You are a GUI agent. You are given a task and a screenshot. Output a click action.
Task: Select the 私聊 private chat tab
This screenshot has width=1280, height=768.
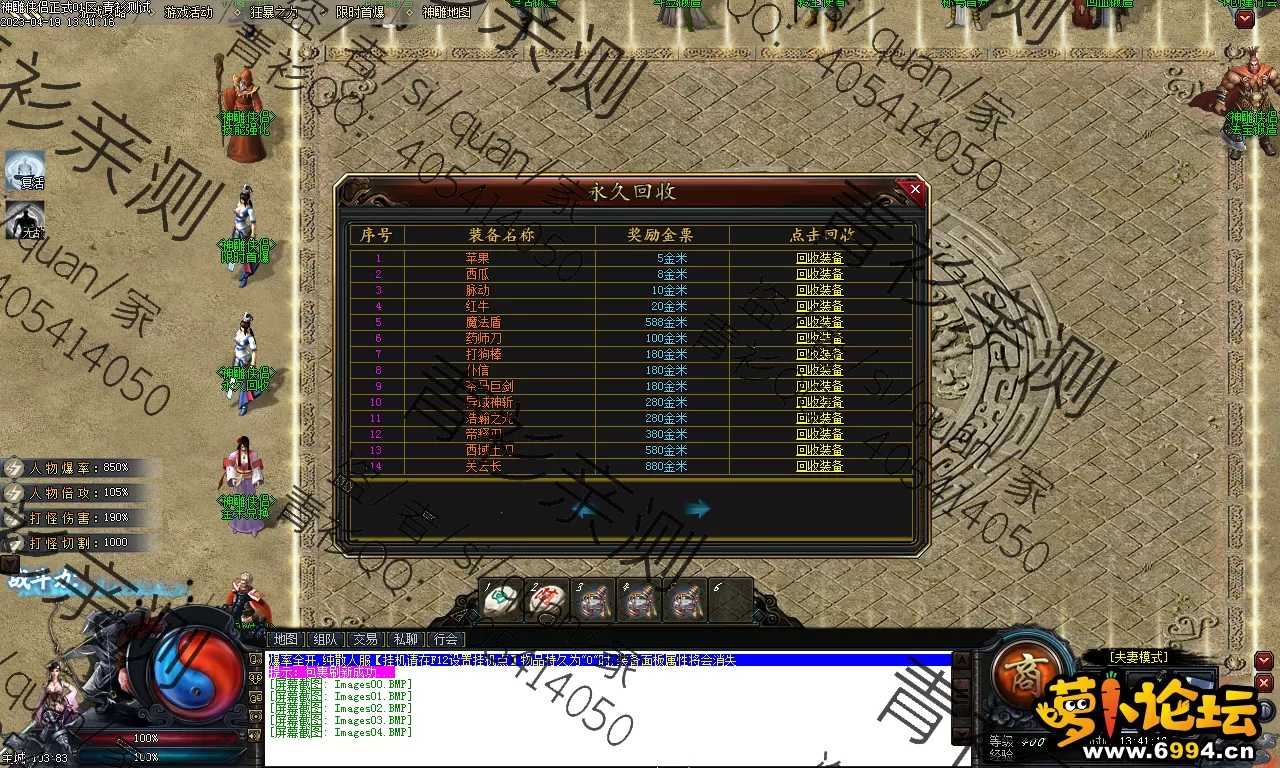[x=406, y=639]
